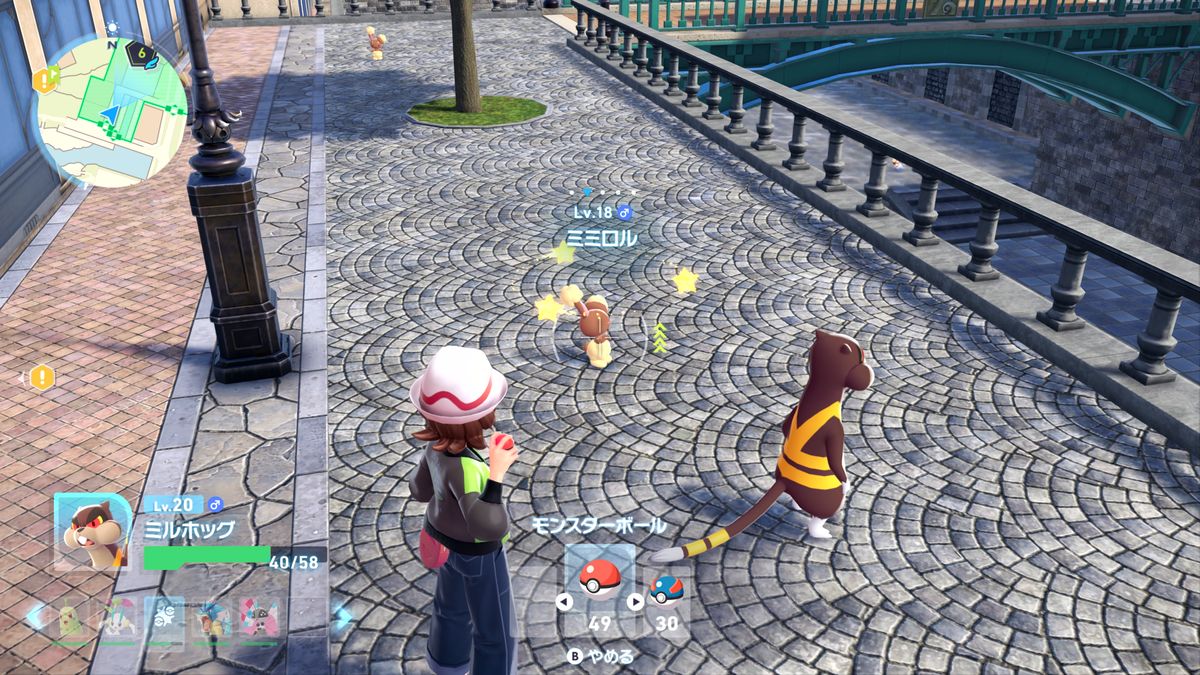The image size is (1200, 675).
Task: Click the orange exclamation quest marker on minimap
Action: [x=46, y=79]
